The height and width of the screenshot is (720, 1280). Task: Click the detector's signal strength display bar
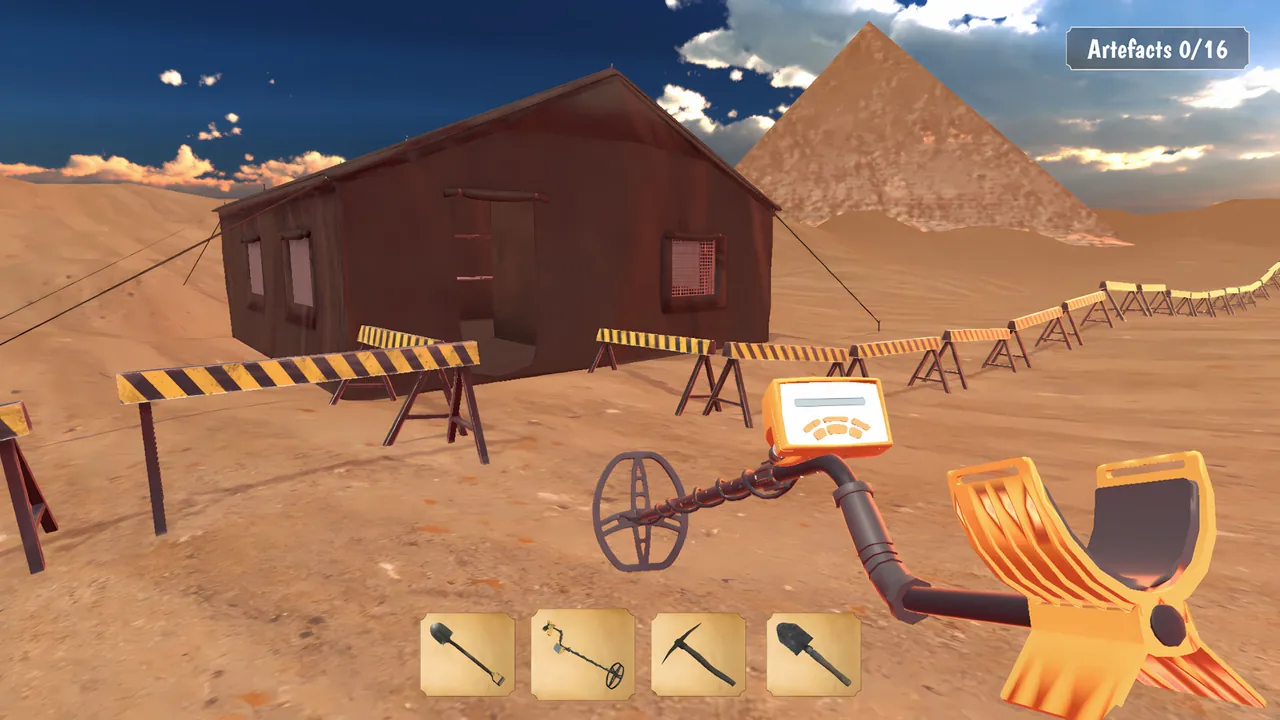[830, 402]
